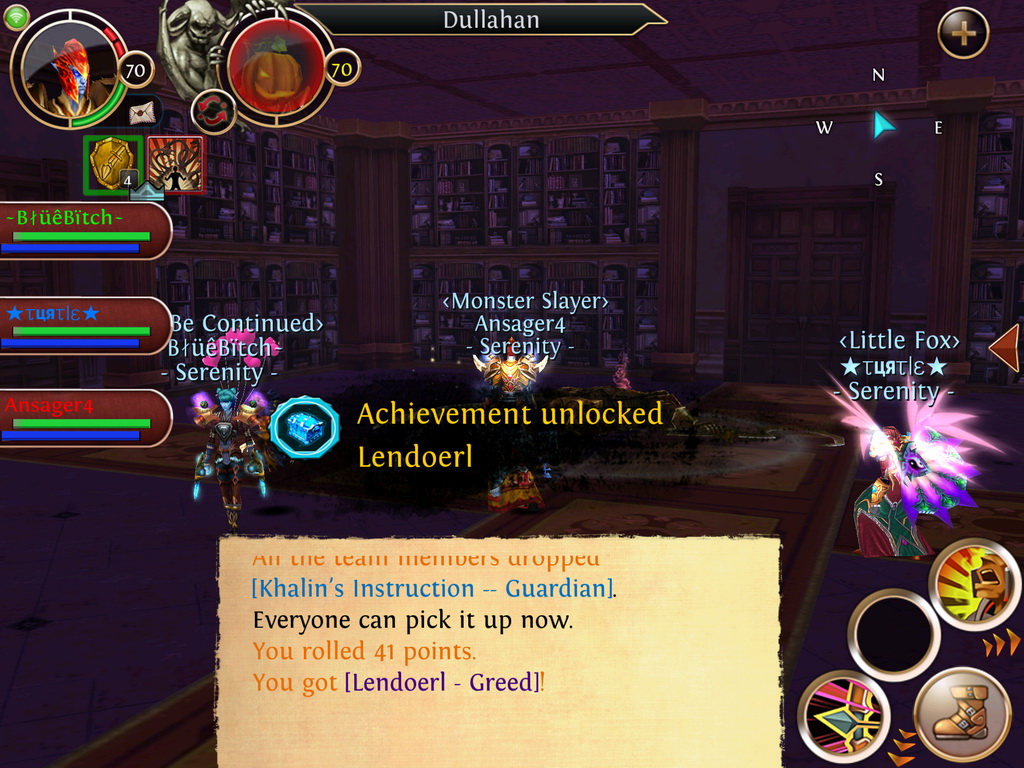
Task: Tap the red swap target button
Action: coord(213,109)
